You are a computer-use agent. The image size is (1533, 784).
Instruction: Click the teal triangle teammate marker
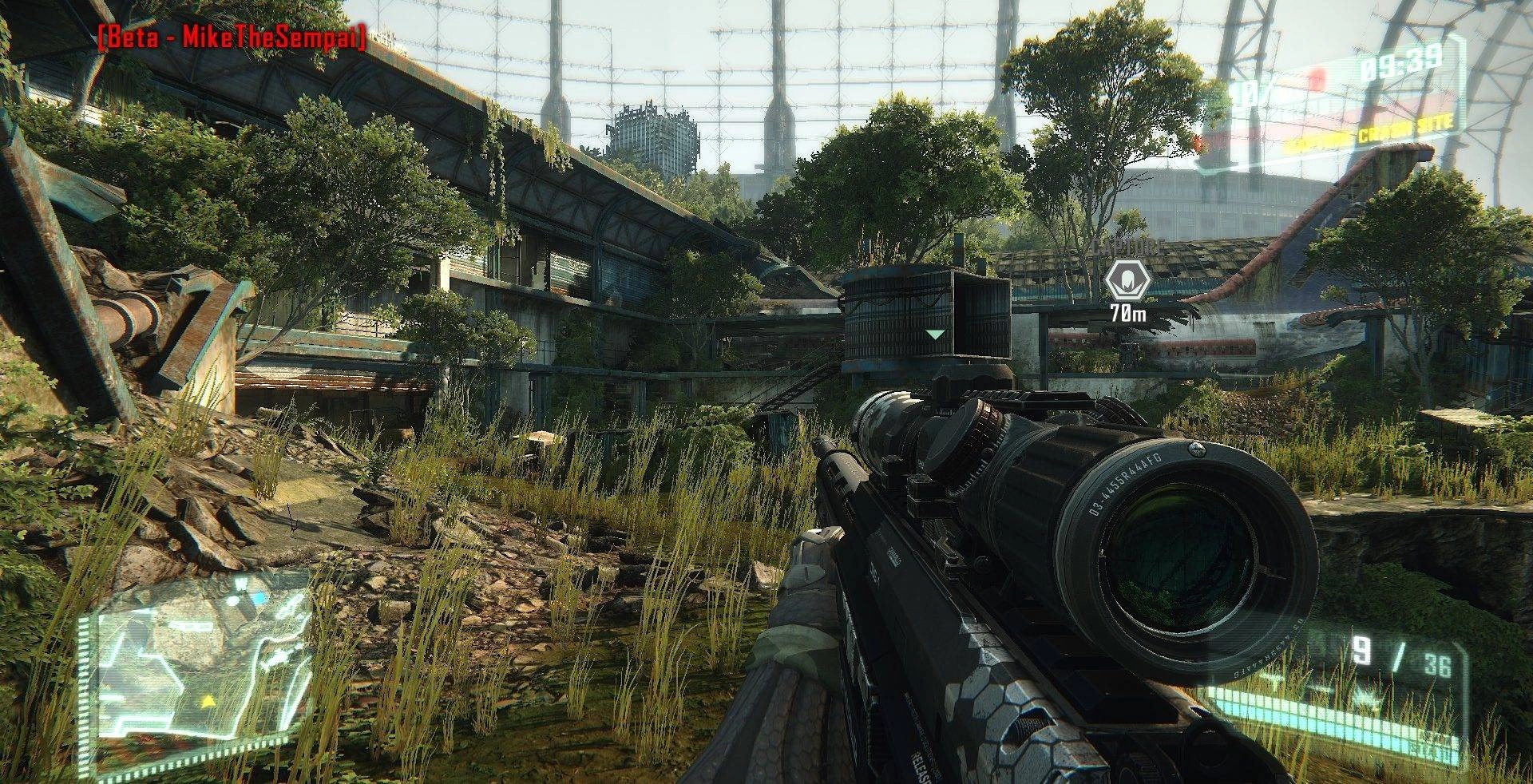pyautogui.click(x=935, y=334)
